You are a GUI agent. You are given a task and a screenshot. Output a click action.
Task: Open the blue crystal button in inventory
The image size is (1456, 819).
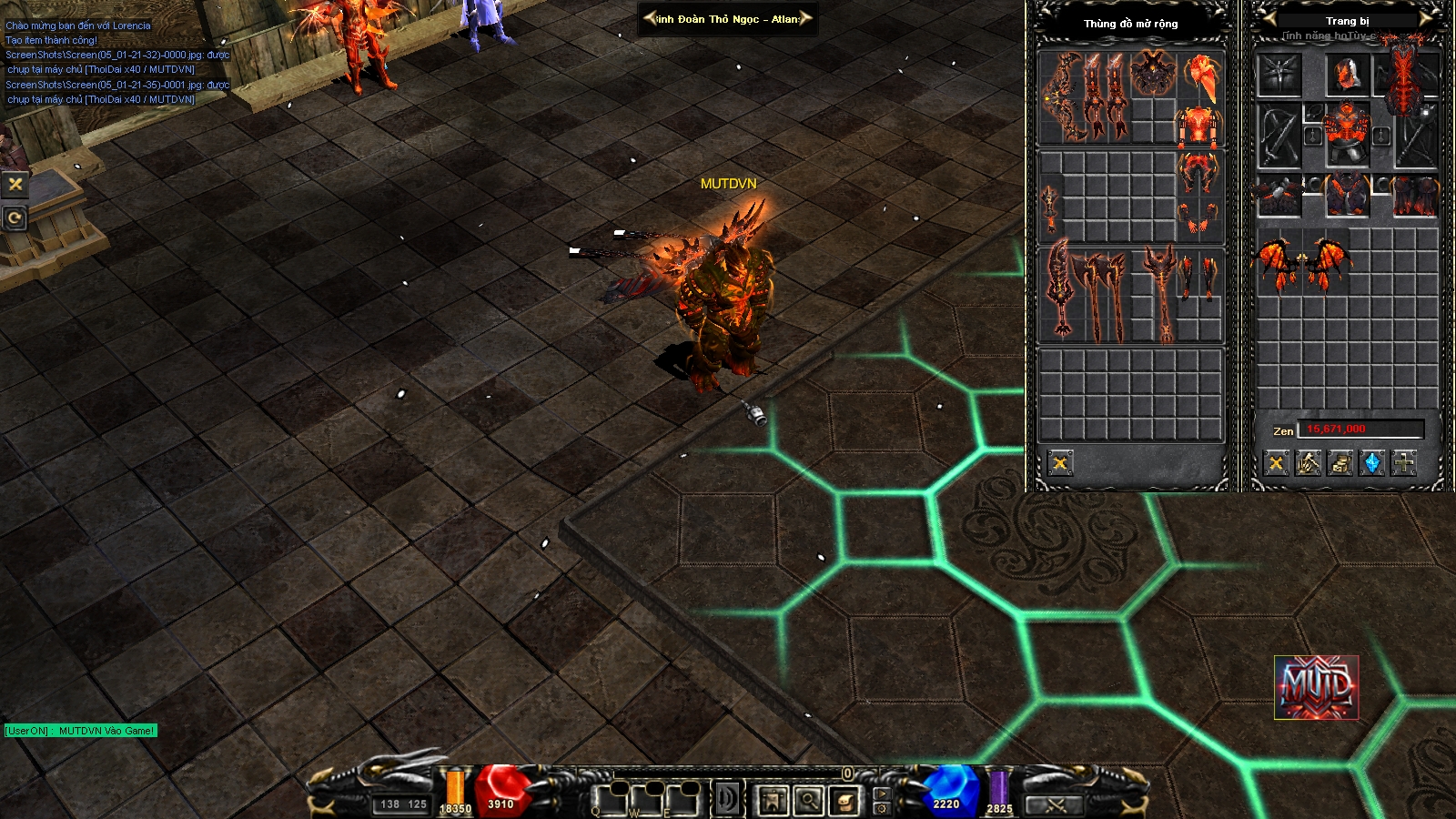[1372, 464]
